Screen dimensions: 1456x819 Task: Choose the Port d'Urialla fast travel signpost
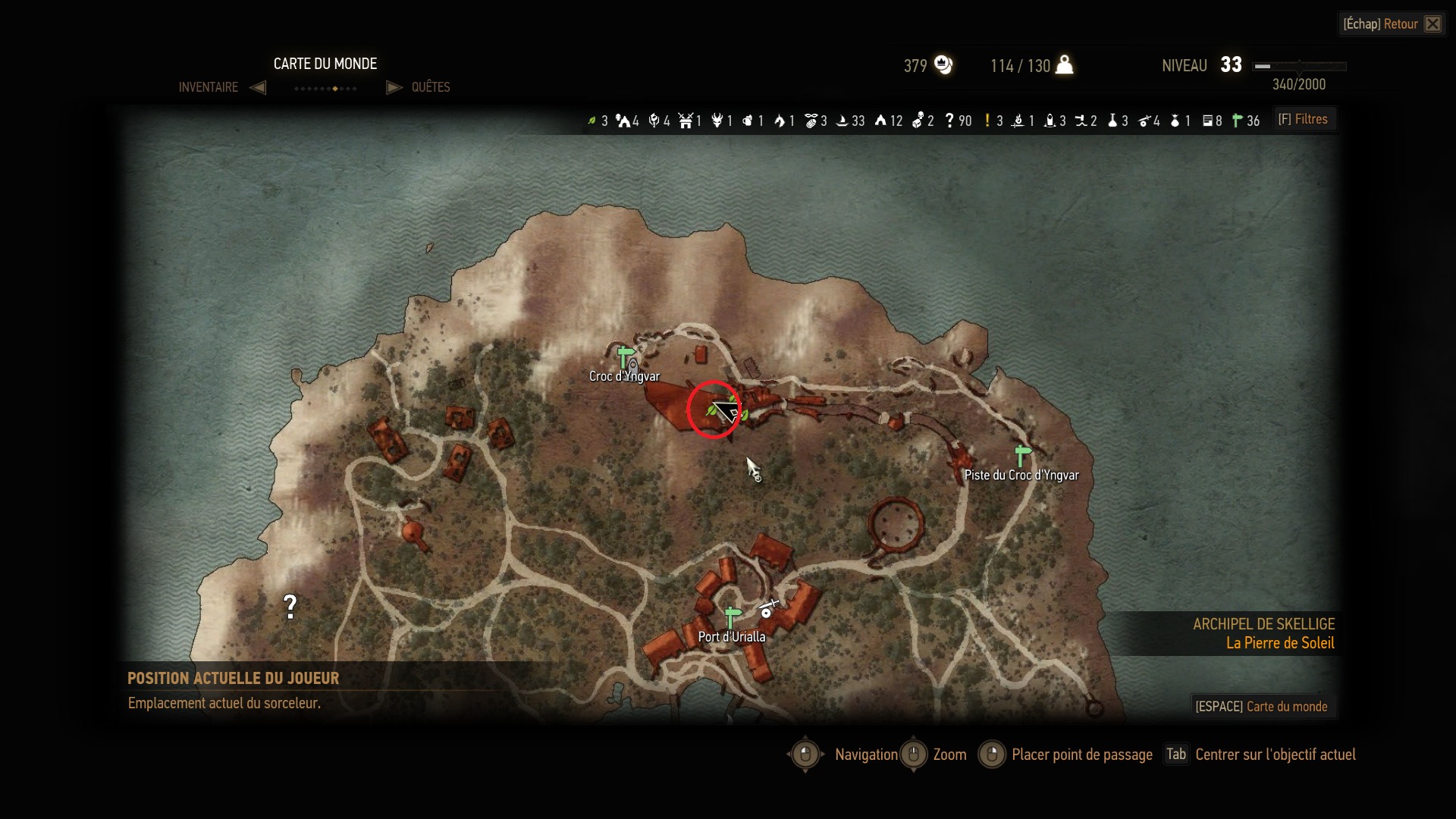click(732, 617)
